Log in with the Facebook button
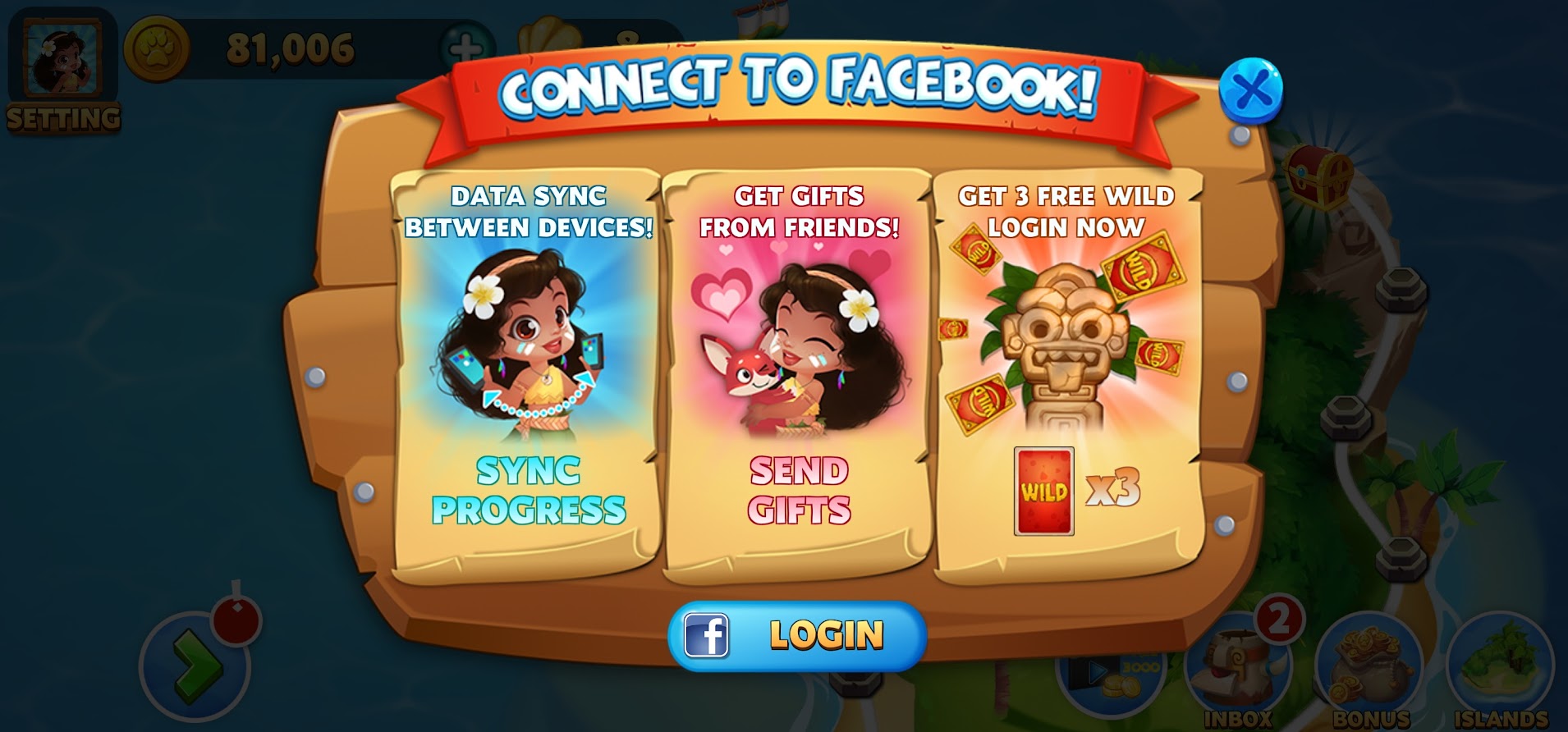The image size is (1568, 732). pyautogui.click(x=796, y=635)
